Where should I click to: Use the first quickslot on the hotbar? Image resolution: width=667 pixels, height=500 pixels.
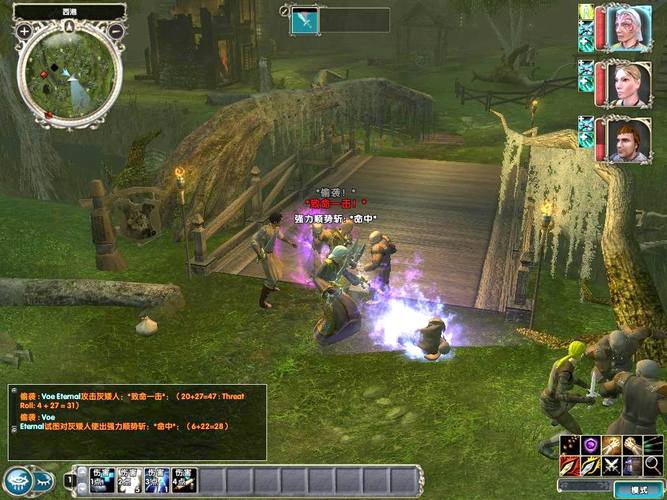coord(103,480)
